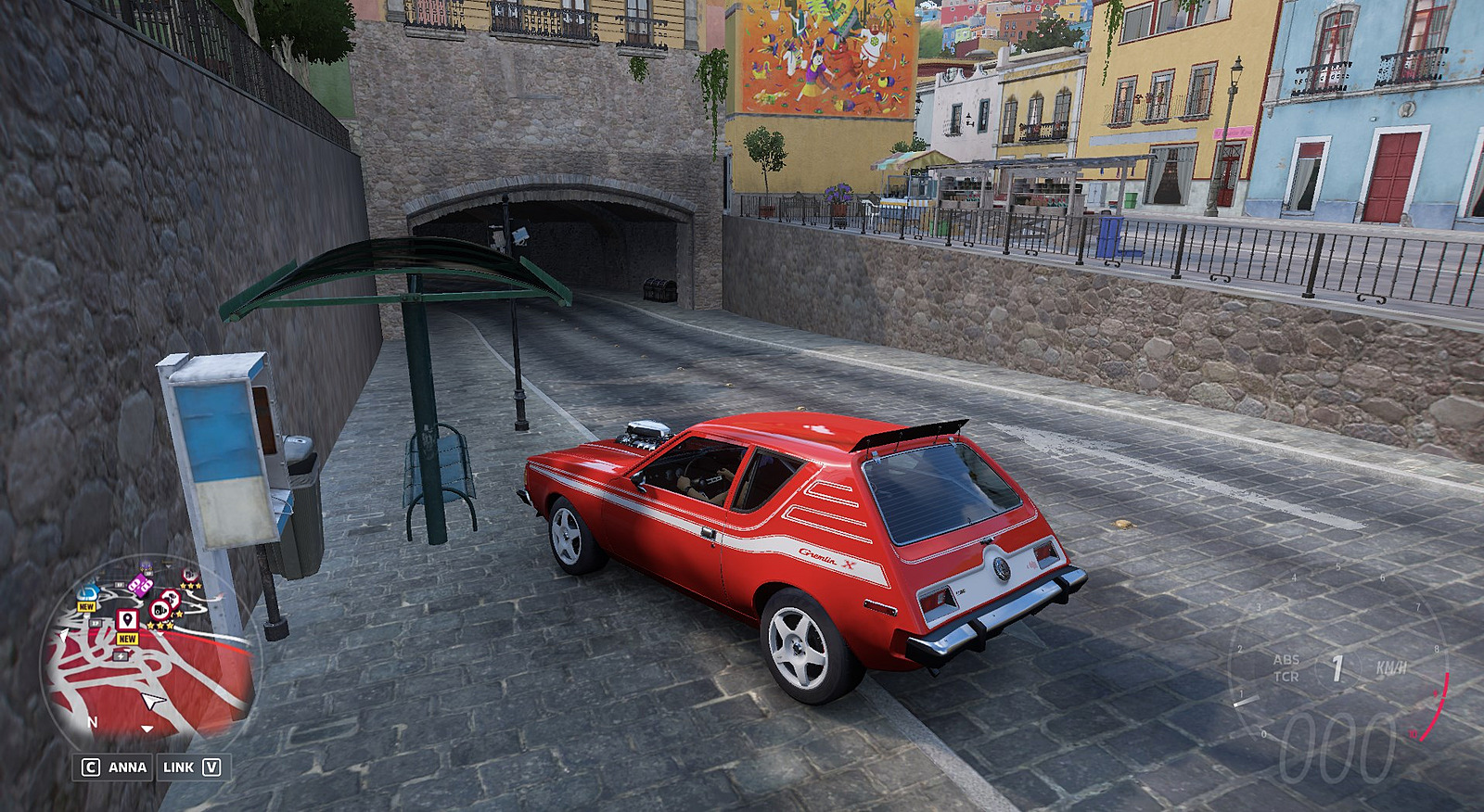Click the C key icon beside ANNA

pyautogui.click(x=90, y=767)
